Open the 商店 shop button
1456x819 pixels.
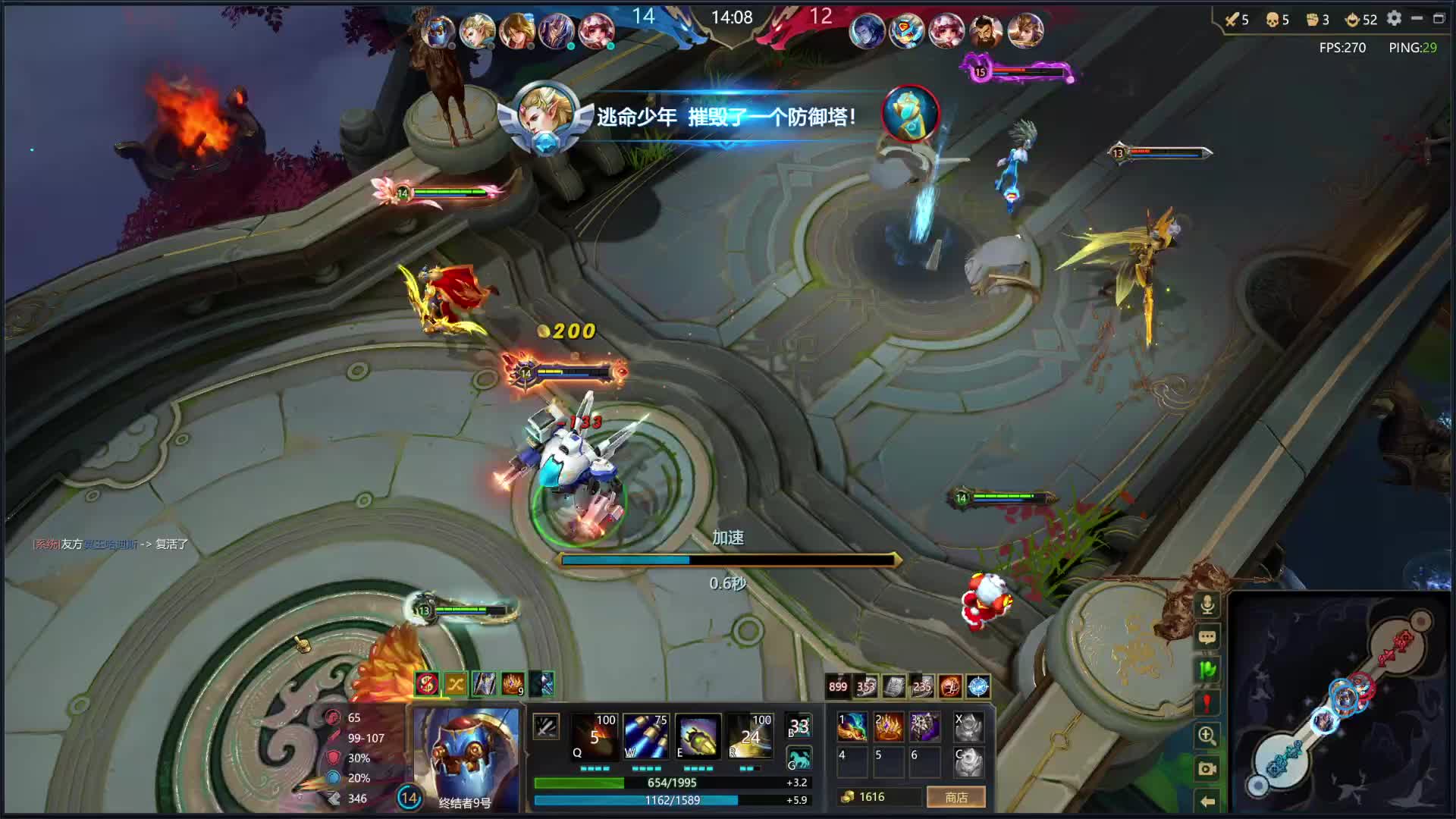click(x=955, y=797)
